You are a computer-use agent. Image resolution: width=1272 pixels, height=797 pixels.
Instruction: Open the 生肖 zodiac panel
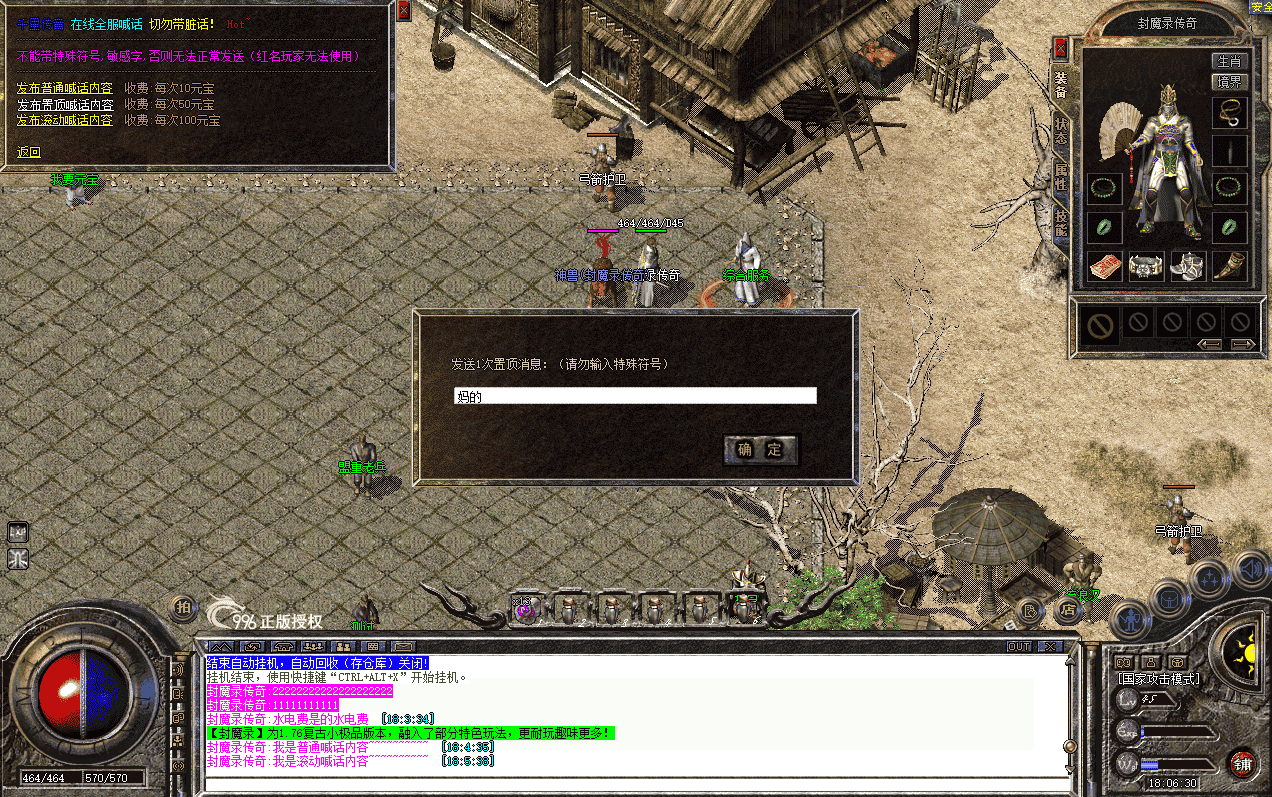[1229, 62]
